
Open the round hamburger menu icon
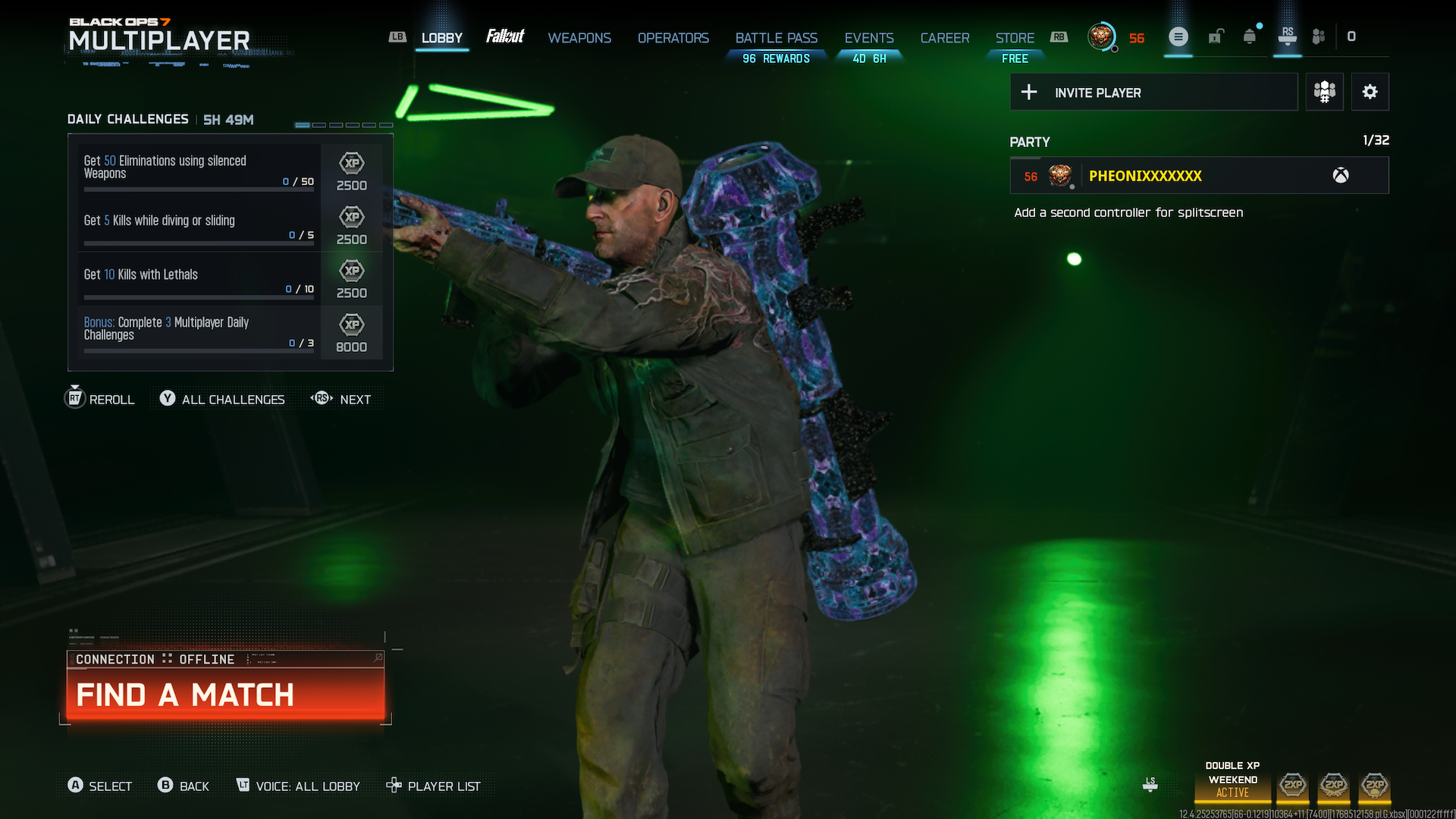click(x=1178, y=37)
